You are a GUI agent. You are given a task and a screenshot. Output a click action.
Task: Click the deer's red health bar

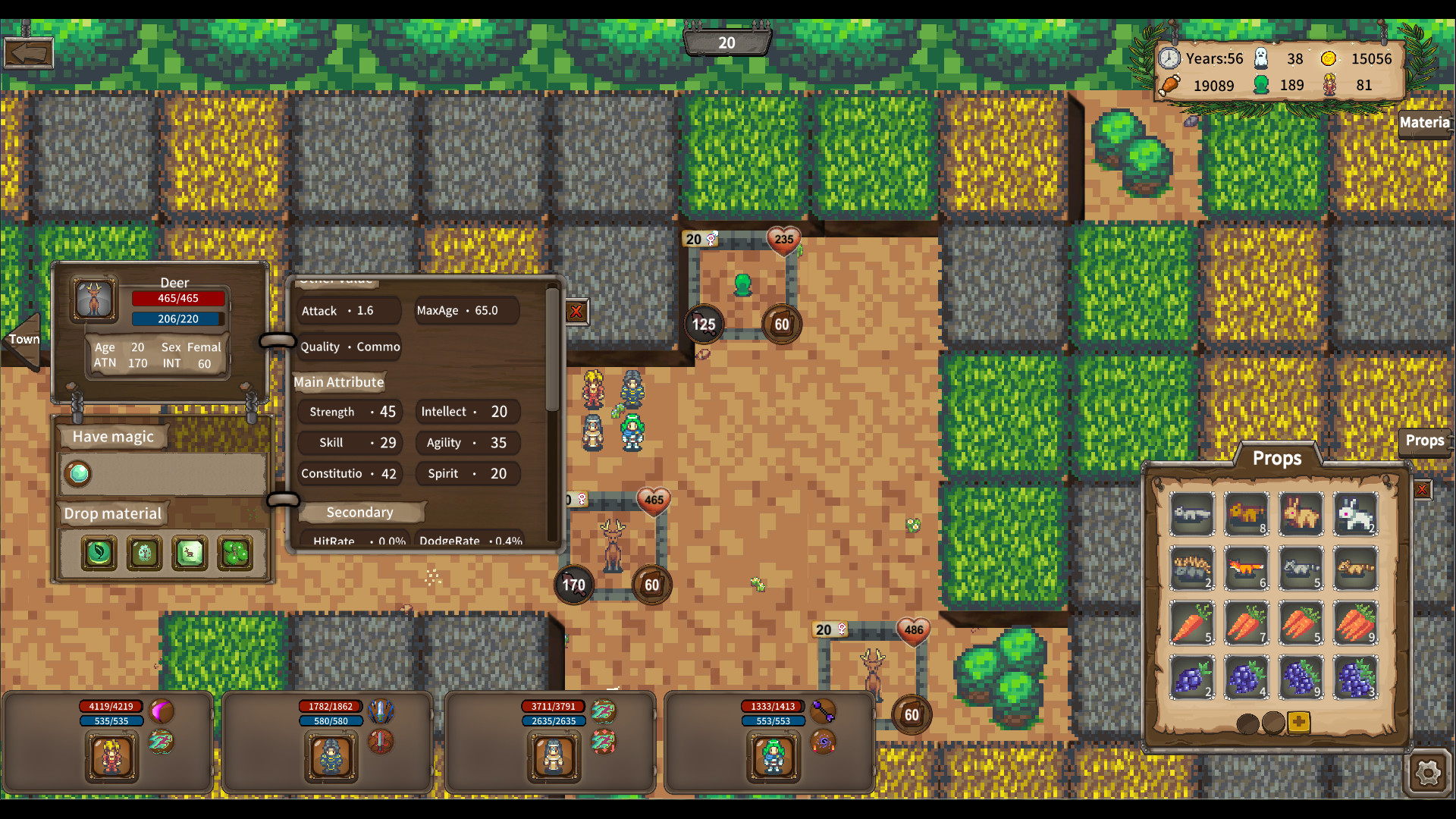pyautogui.click(x=178, y=298)
